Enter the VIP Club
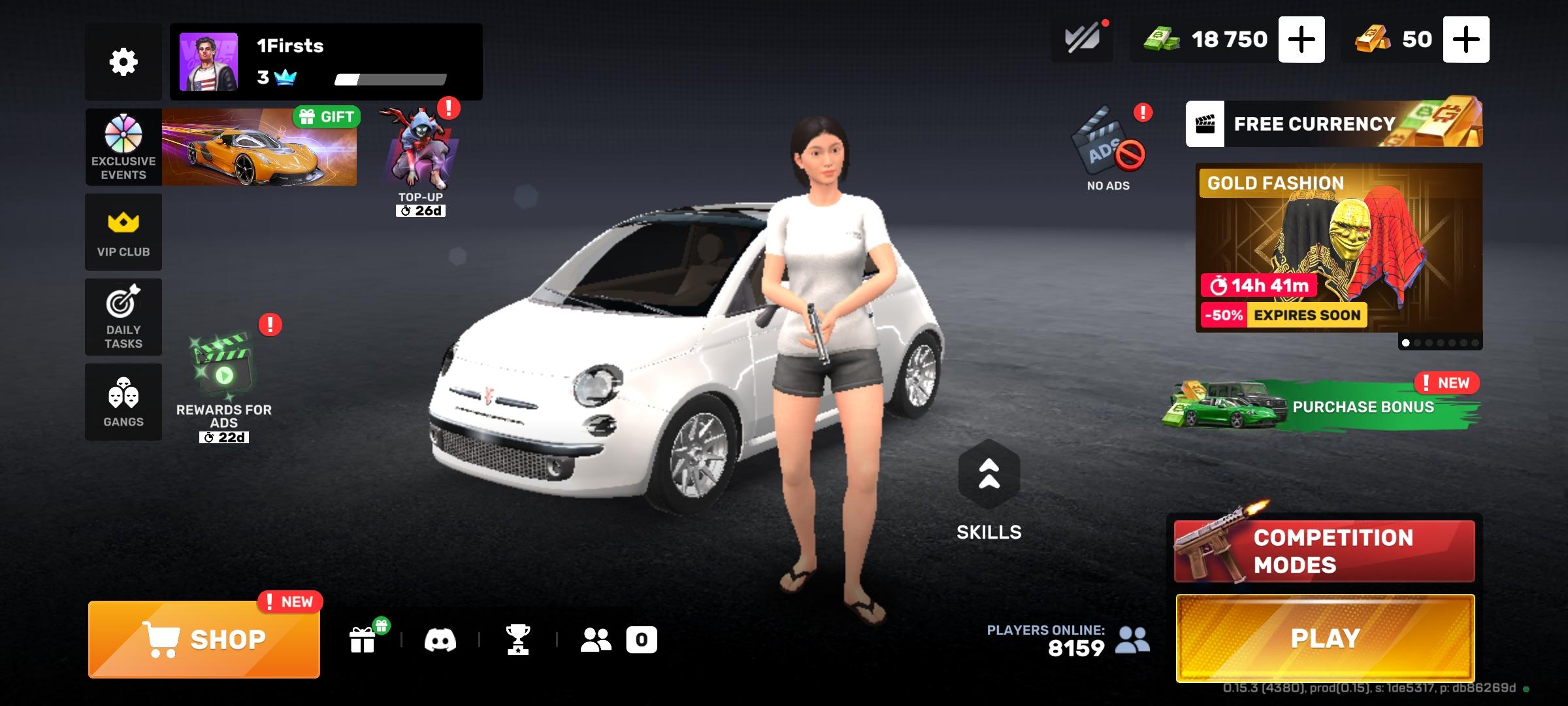This screenshot has width=1568, height=706. click(x=123, y=232)
